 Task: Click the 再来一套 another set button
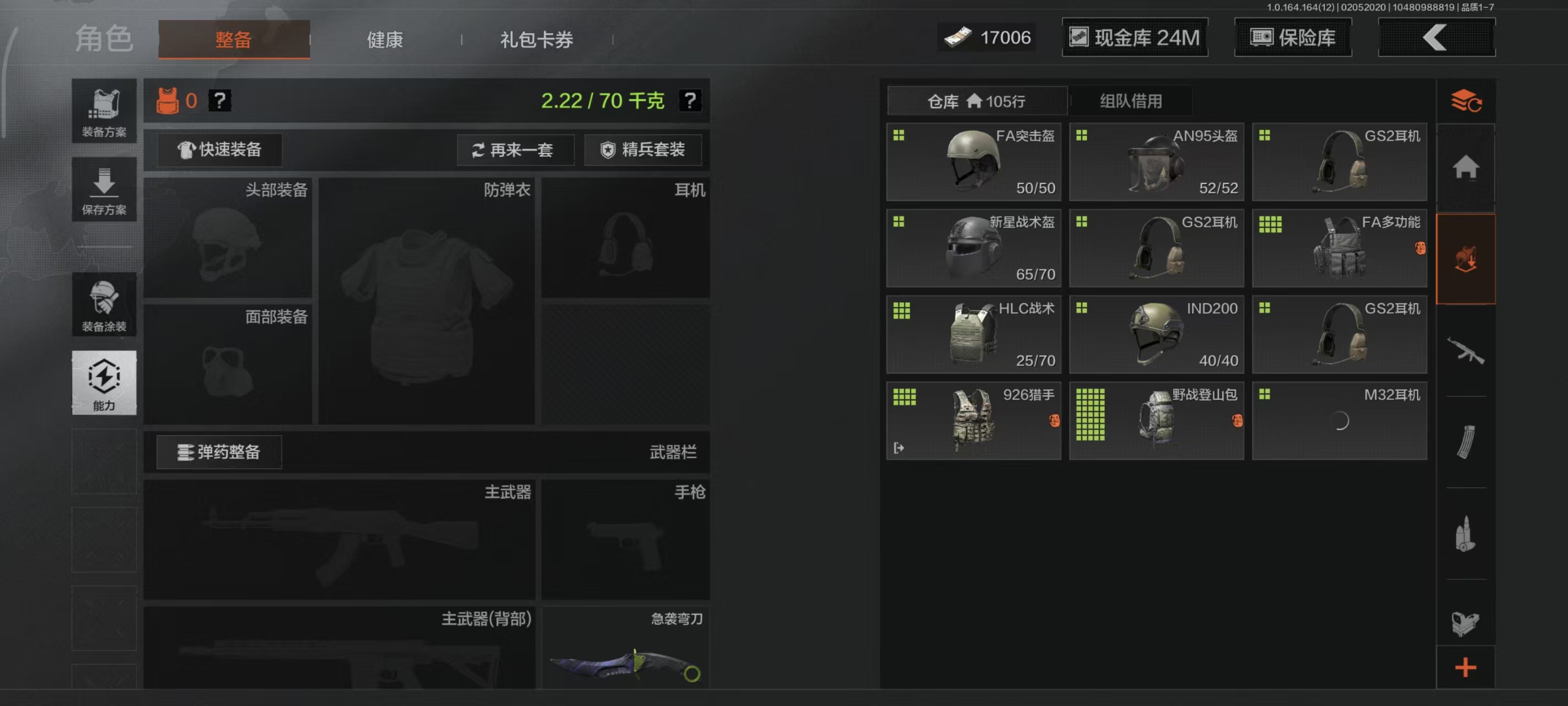[515, 150]
